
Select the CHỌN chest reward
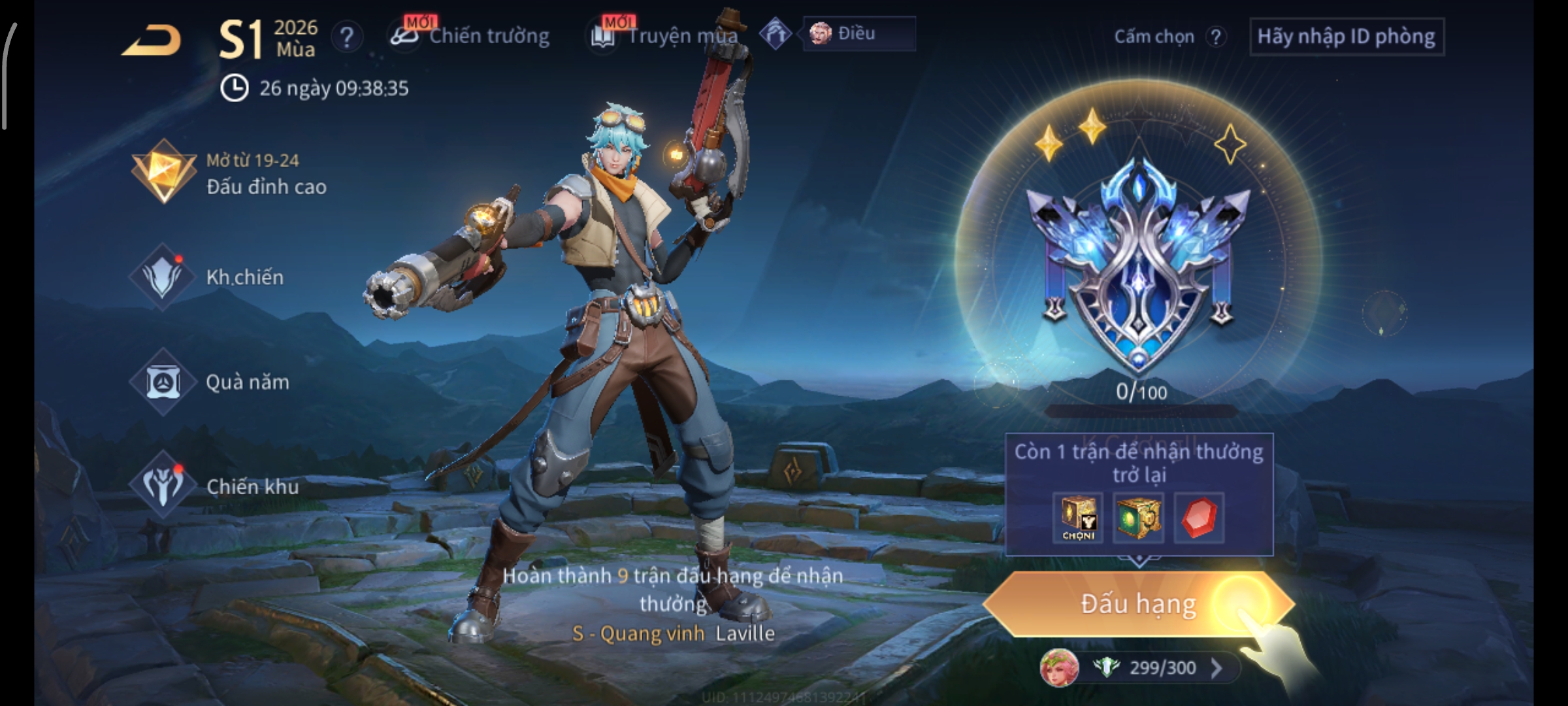pos(1078,518)
